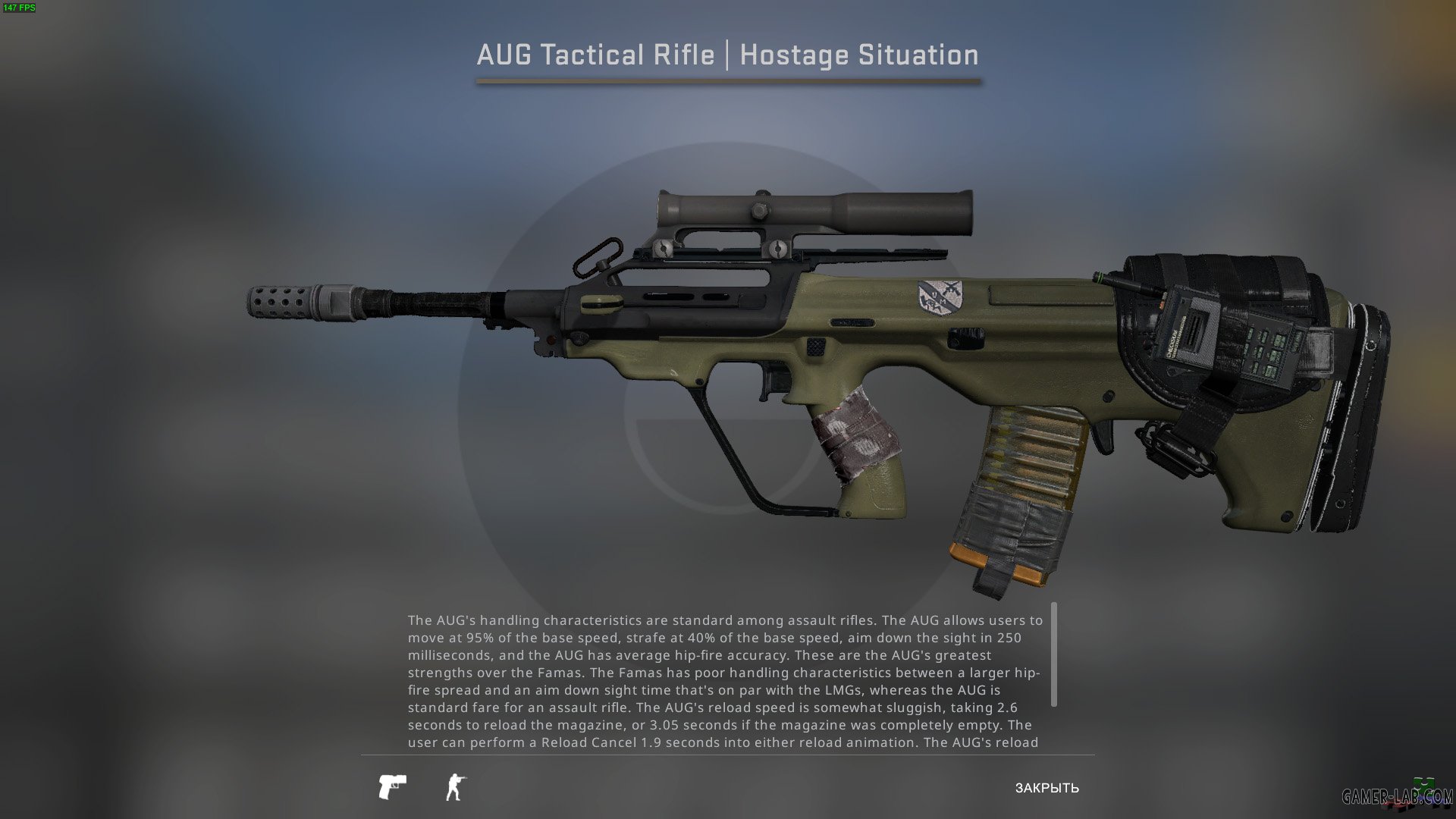Click the muzzle brake of the rifle
This screenshot has height=819, width=1456.
tap(278, 303)
